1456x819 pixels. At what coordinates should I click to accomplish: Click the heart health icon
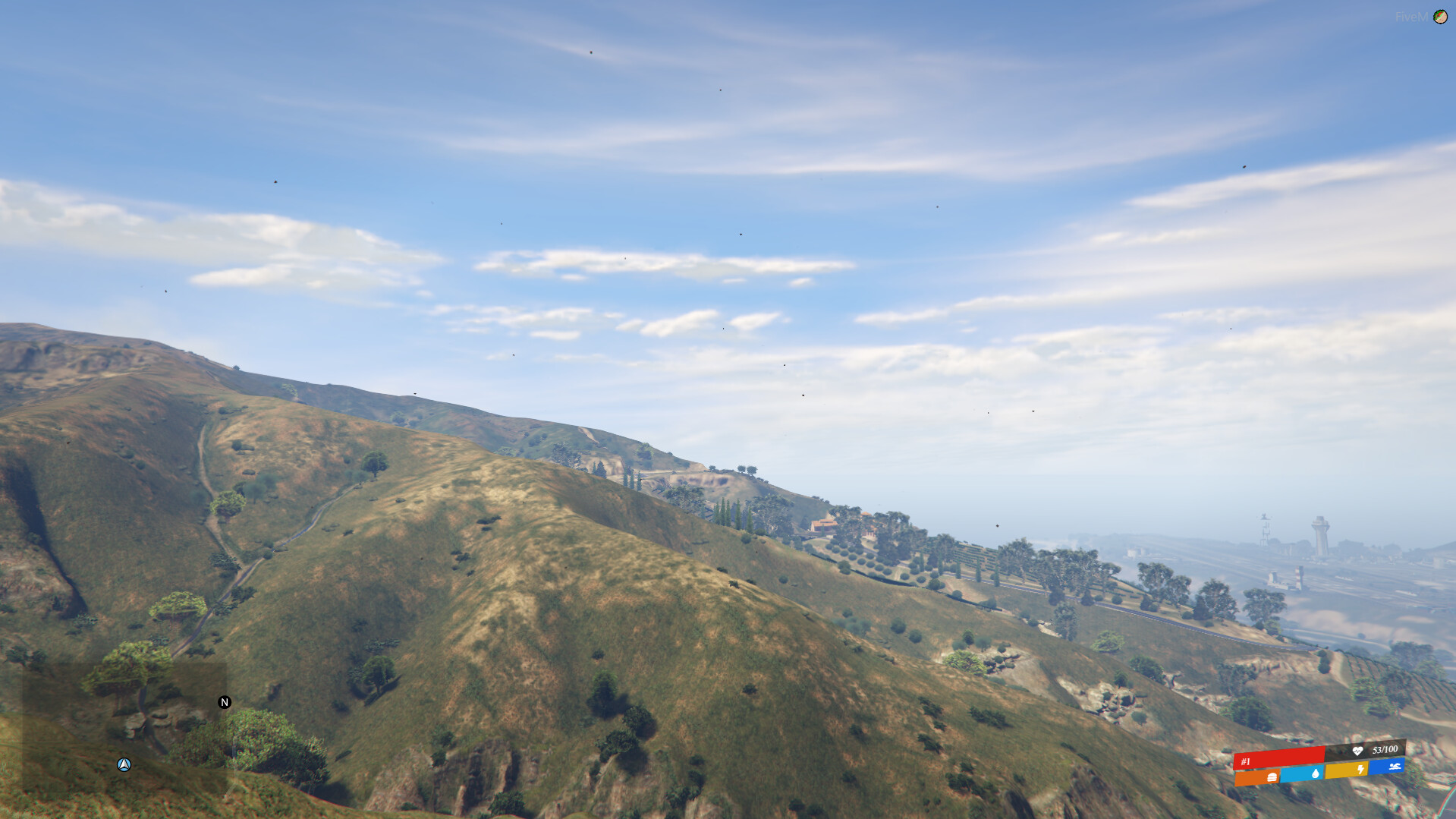(x=1357, y=751)
